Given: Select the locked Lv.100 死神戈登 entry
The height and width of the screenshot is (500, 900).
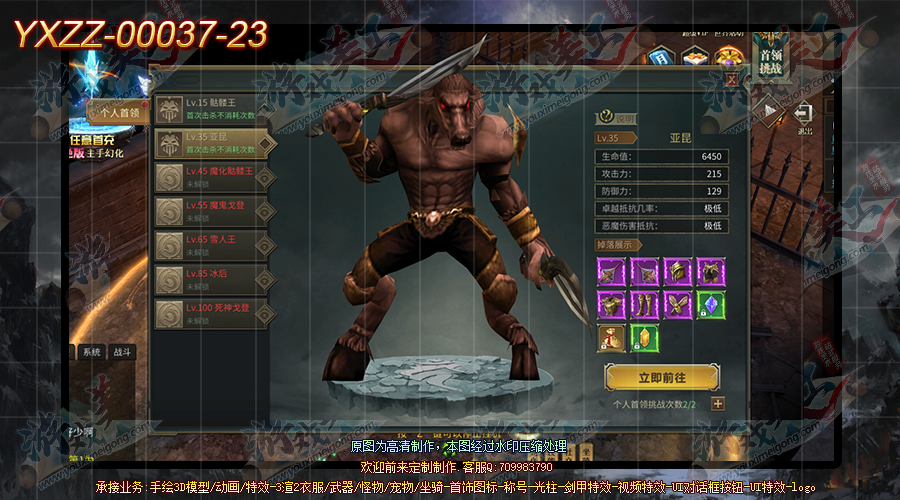Looking at the screenshot, I should 213,313.
